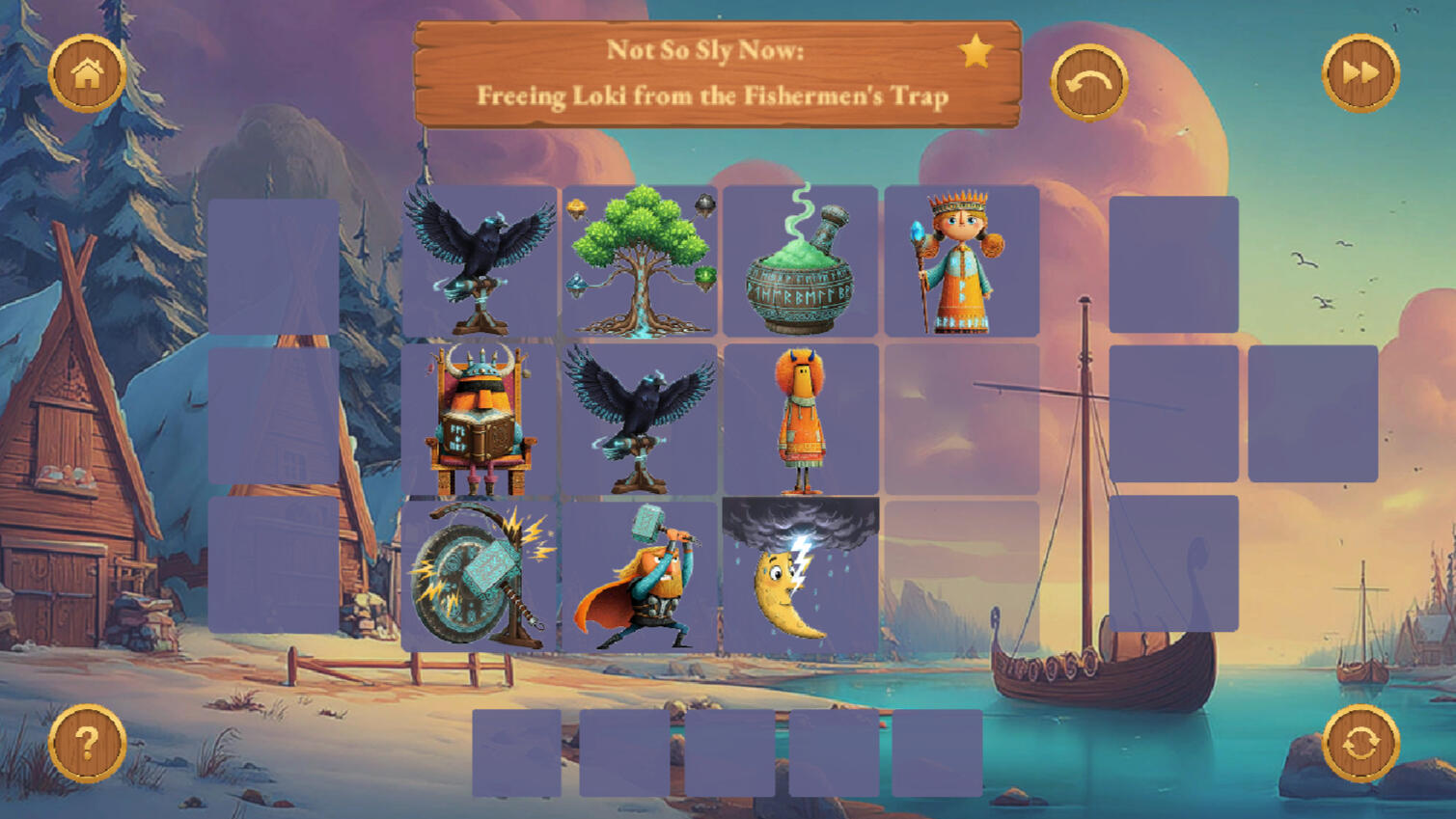
Task: Undo the last move
Action: pyautogui.click(x=1088, y=83)
